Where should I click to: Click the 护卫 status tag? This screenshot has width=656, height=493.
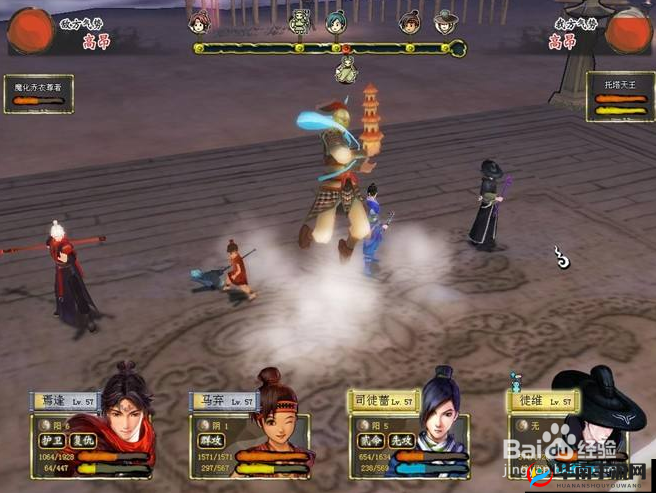(x=52, y=439)
